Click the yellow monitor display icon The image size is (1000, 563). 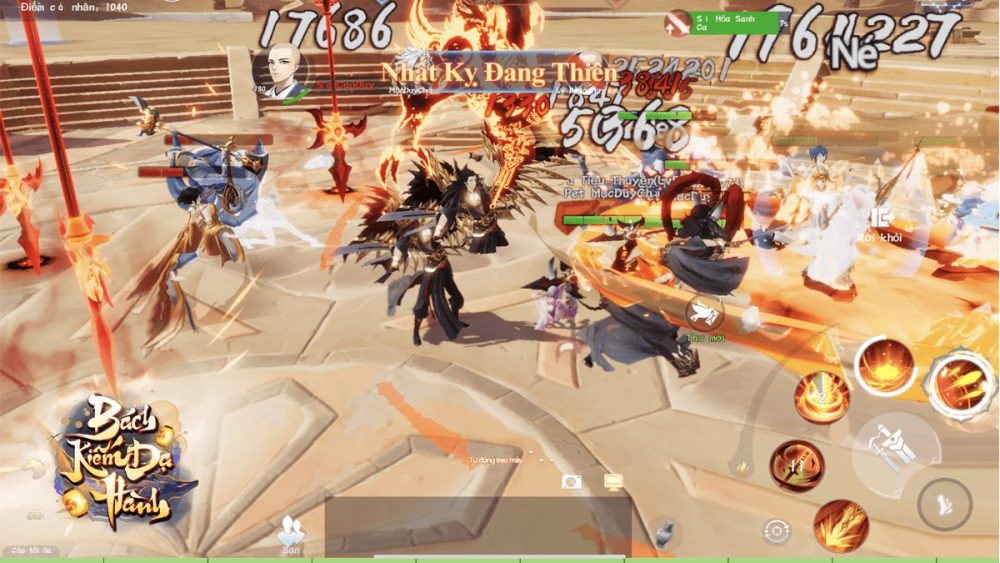pyautogui.click(x=614, y=482)
